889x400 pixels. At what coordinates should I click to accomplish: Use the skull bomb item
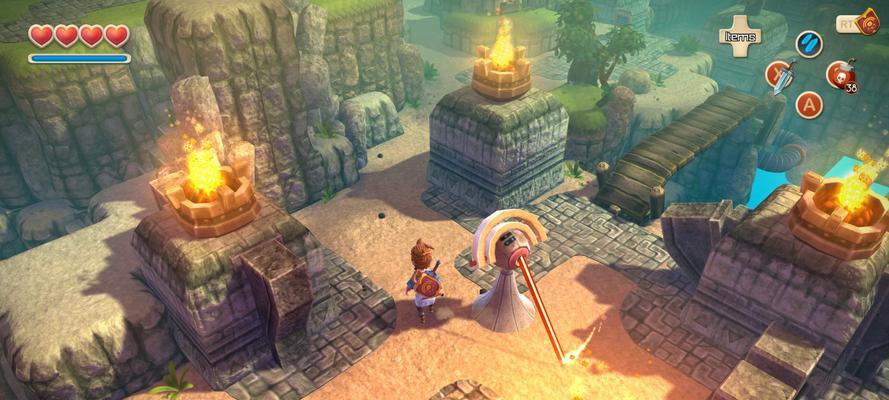click(x=839, y=75)
